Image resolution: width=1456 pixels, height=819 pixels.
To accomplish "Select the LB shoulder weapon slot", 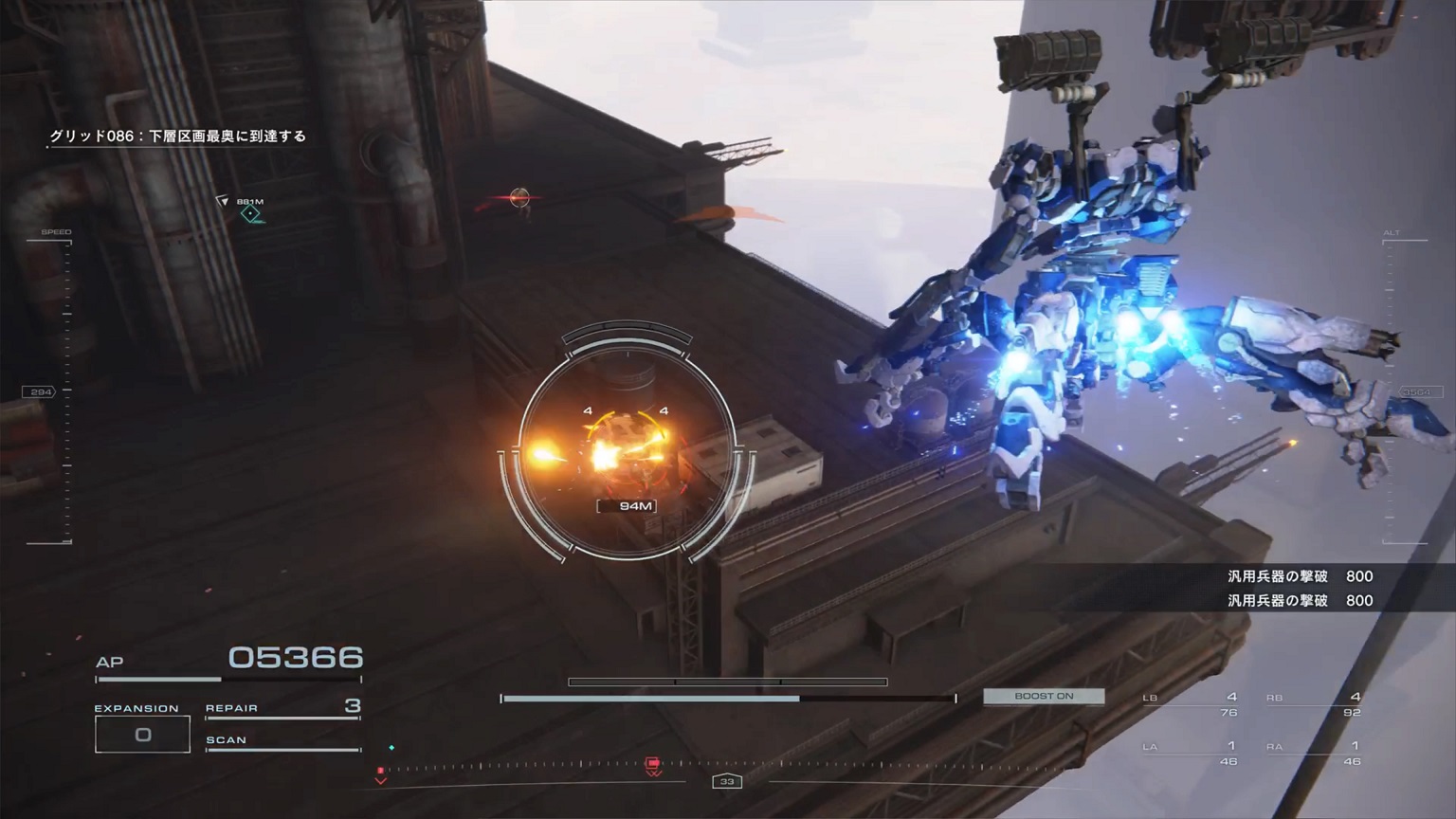I will pos(1191,704).
